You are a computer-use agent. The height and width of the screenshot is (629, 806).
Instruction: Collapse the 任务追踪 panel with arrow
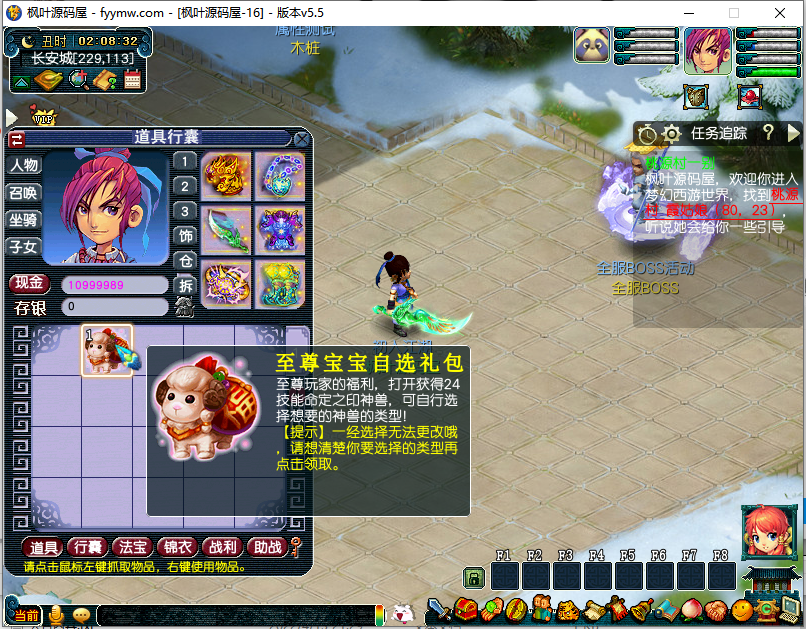tap(794, 132)
